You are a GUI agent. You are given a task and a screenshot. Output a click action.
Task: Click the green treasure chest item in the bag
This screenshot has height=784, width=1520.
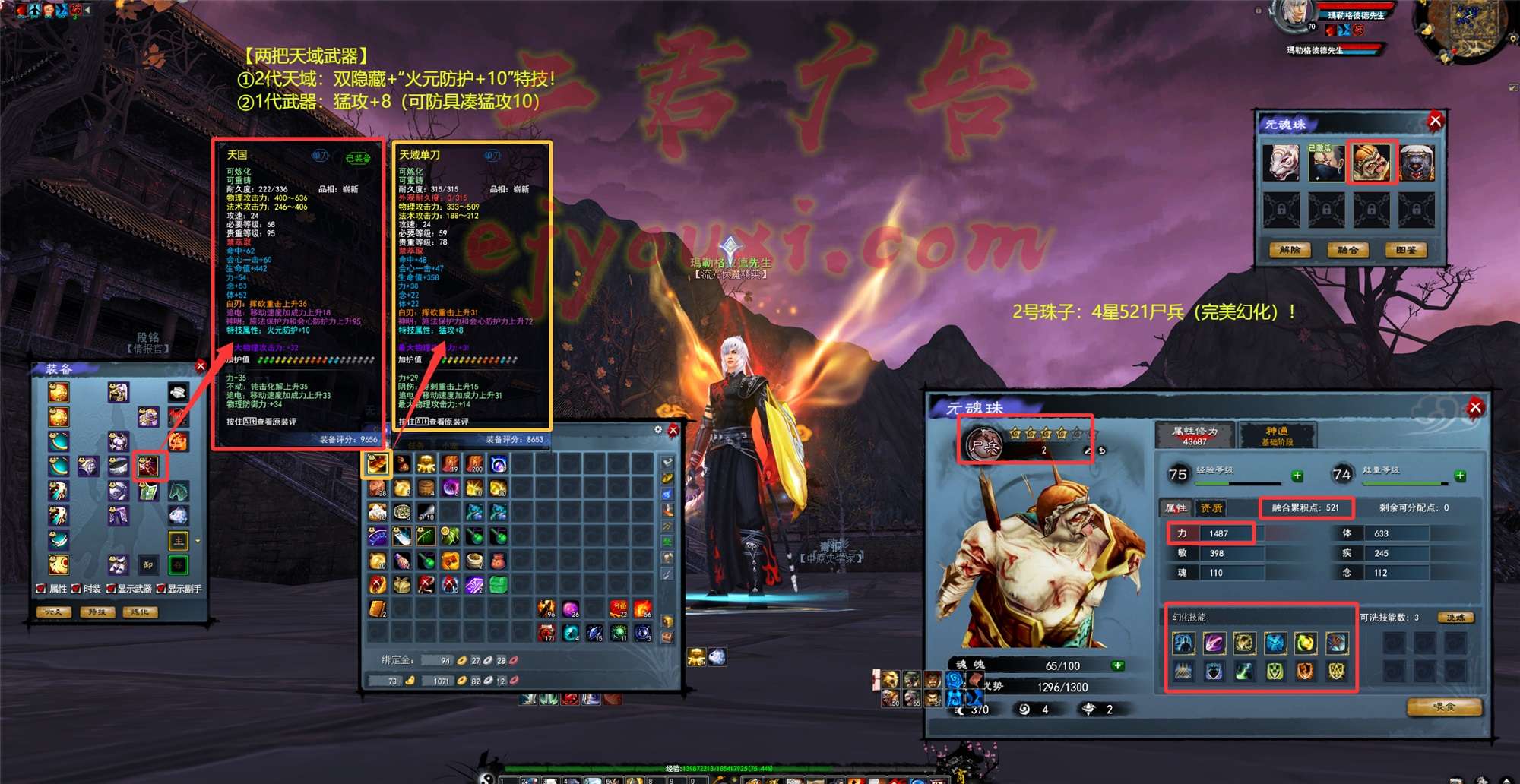click(x=498, y=584)
